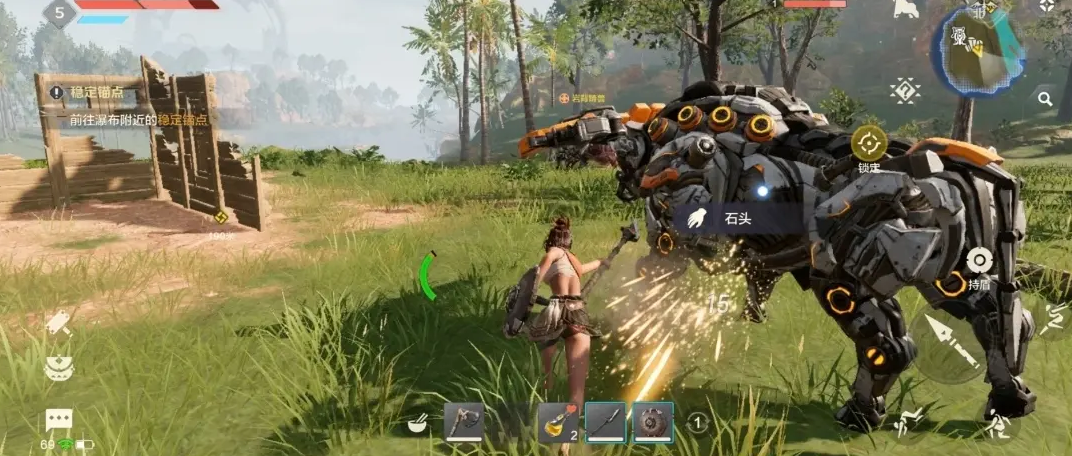Activate the 锁定 lock-on target button

click(868, 144)
